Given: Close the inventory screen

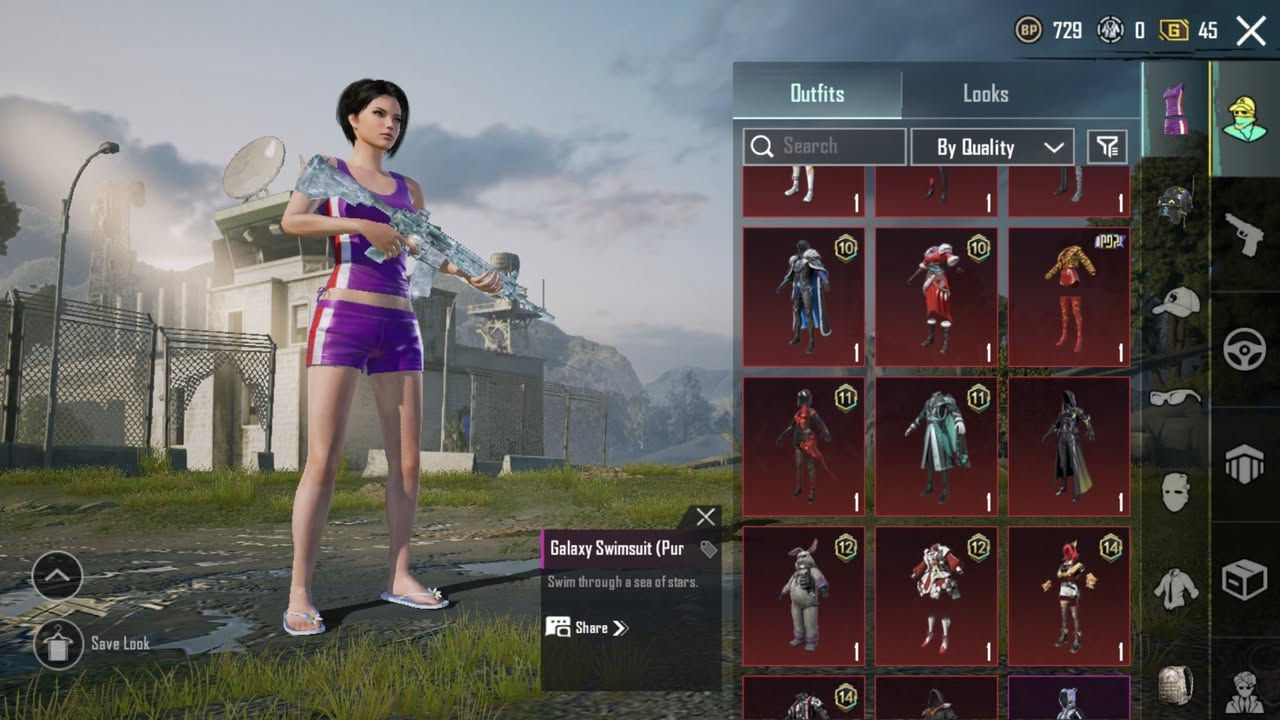Looking at the screenshot, I should (1251, 31).
